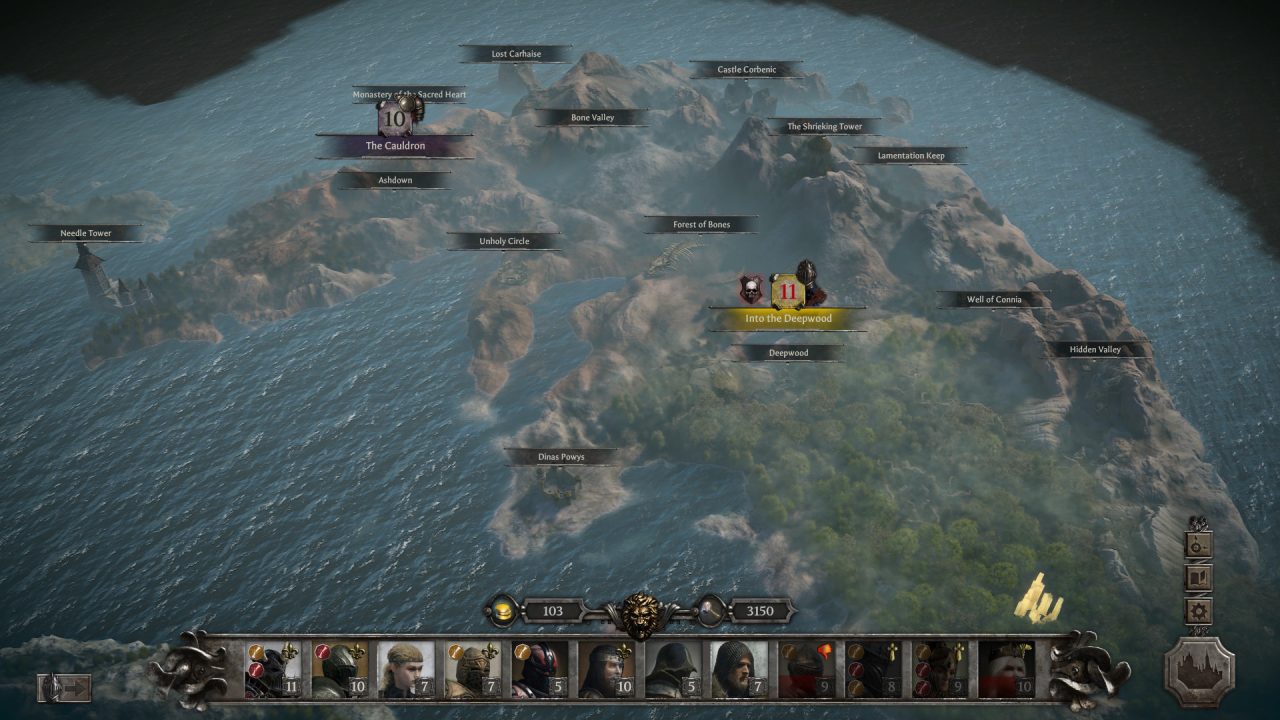Choose The Shrieking Tower label
Screen dimensions: 1280x720
[x=824, y=127]
